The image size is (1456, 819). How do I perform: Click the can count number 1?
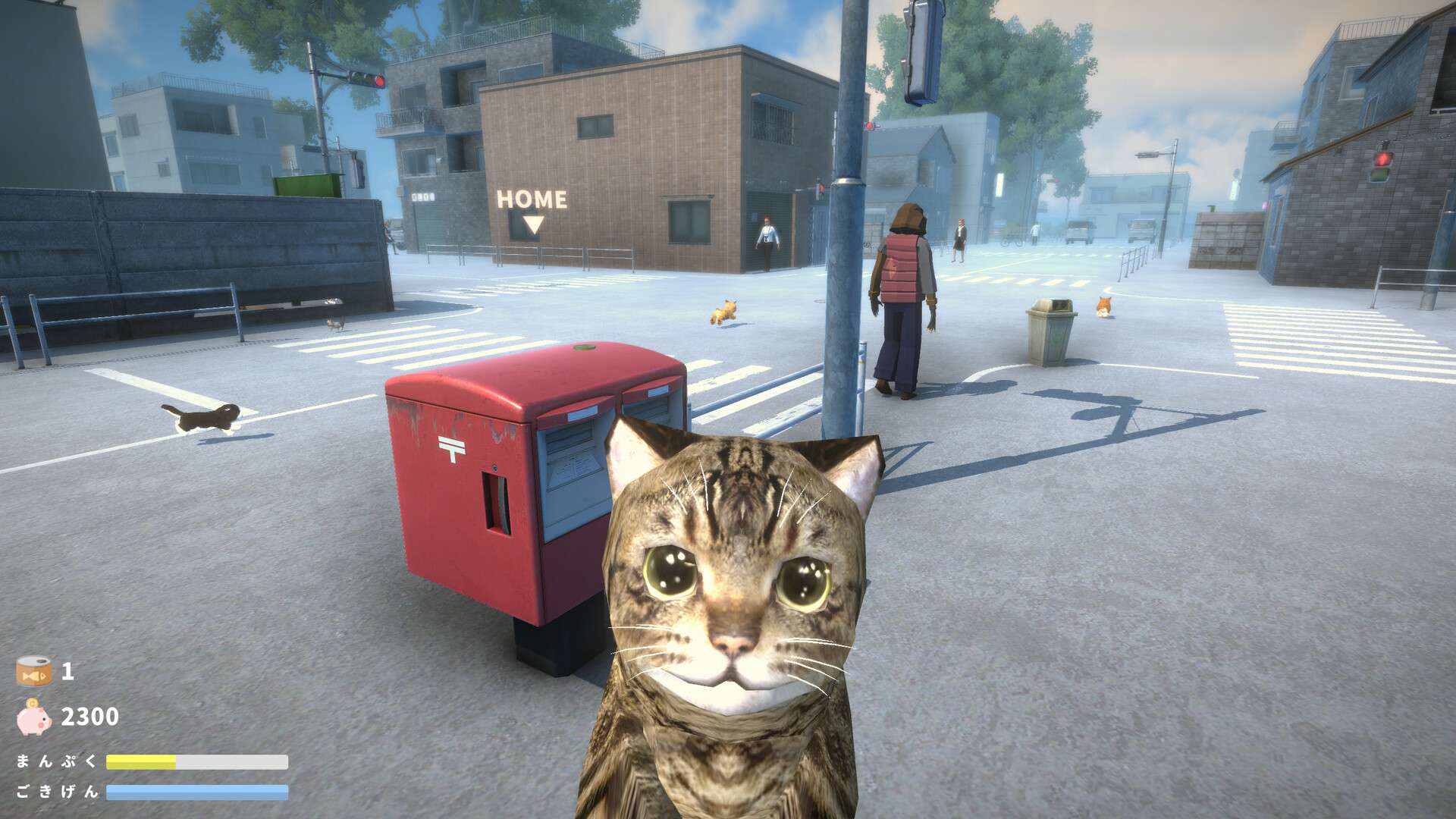click(x=70, y=673)
